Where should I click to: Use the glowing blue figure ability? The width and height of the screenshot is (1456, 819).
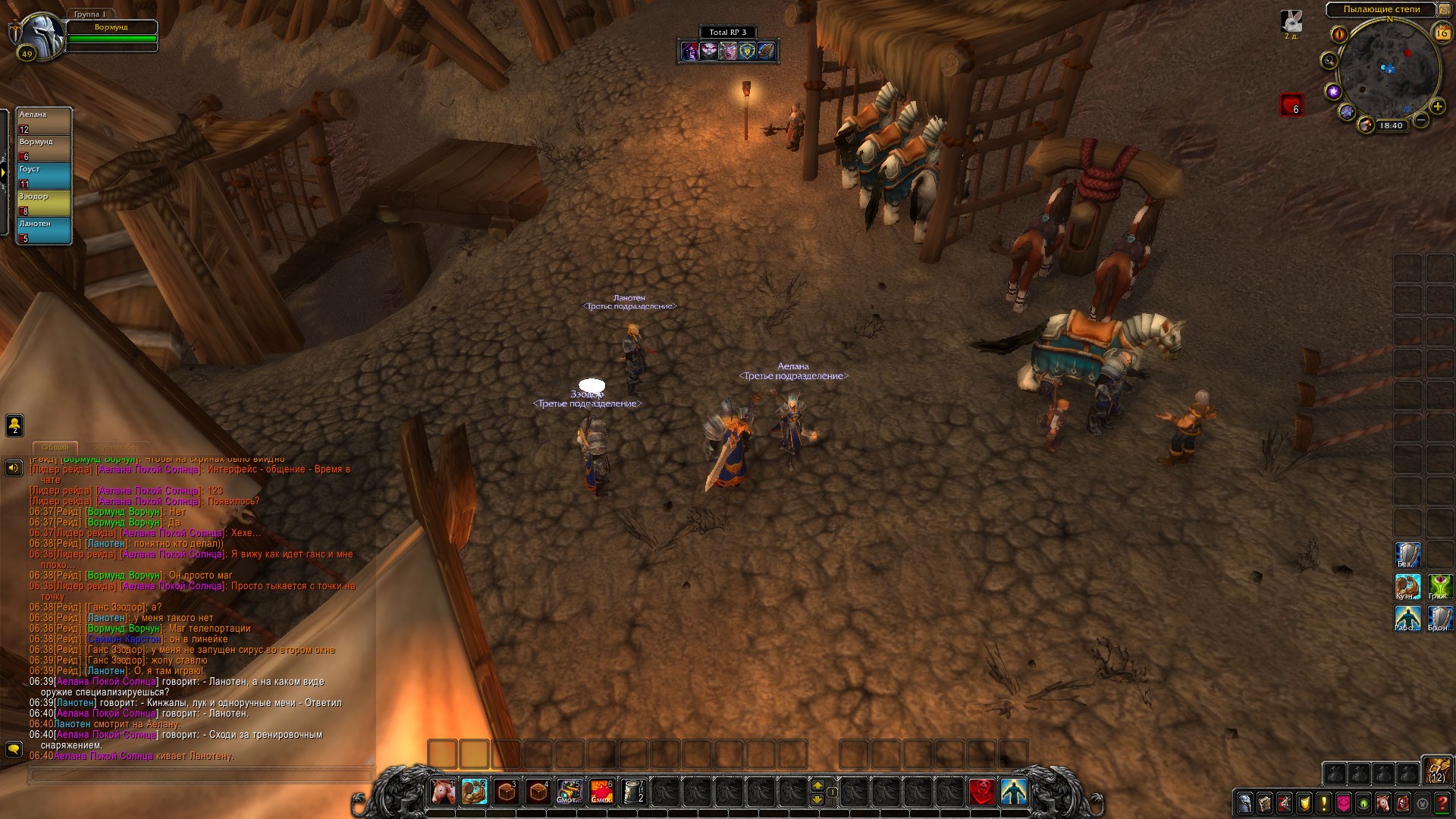(x=1015, y=792)
